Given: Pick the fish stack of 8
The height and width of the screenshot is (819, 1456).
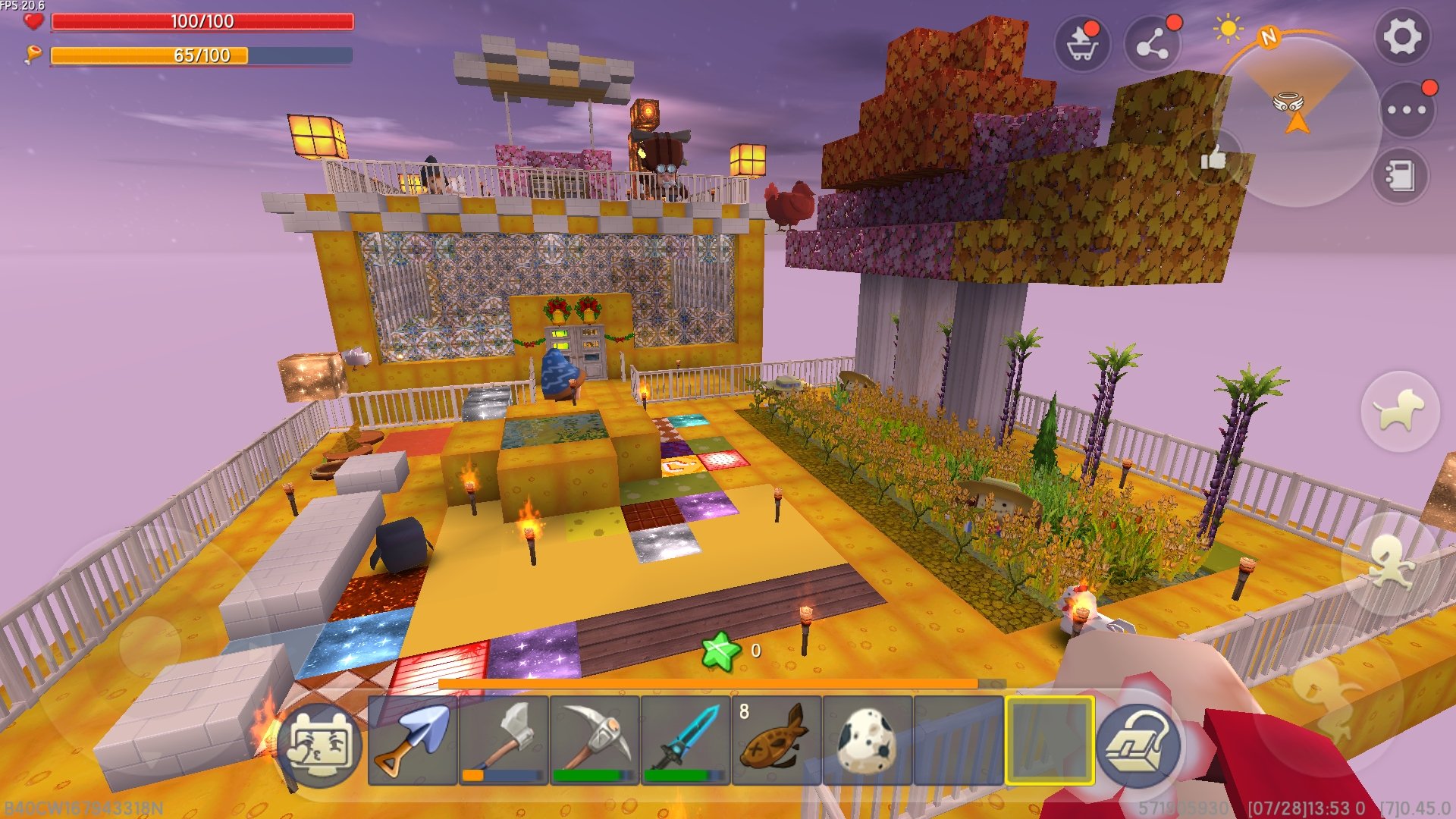Looking at the screenshot, I should [x=777, y=740].
